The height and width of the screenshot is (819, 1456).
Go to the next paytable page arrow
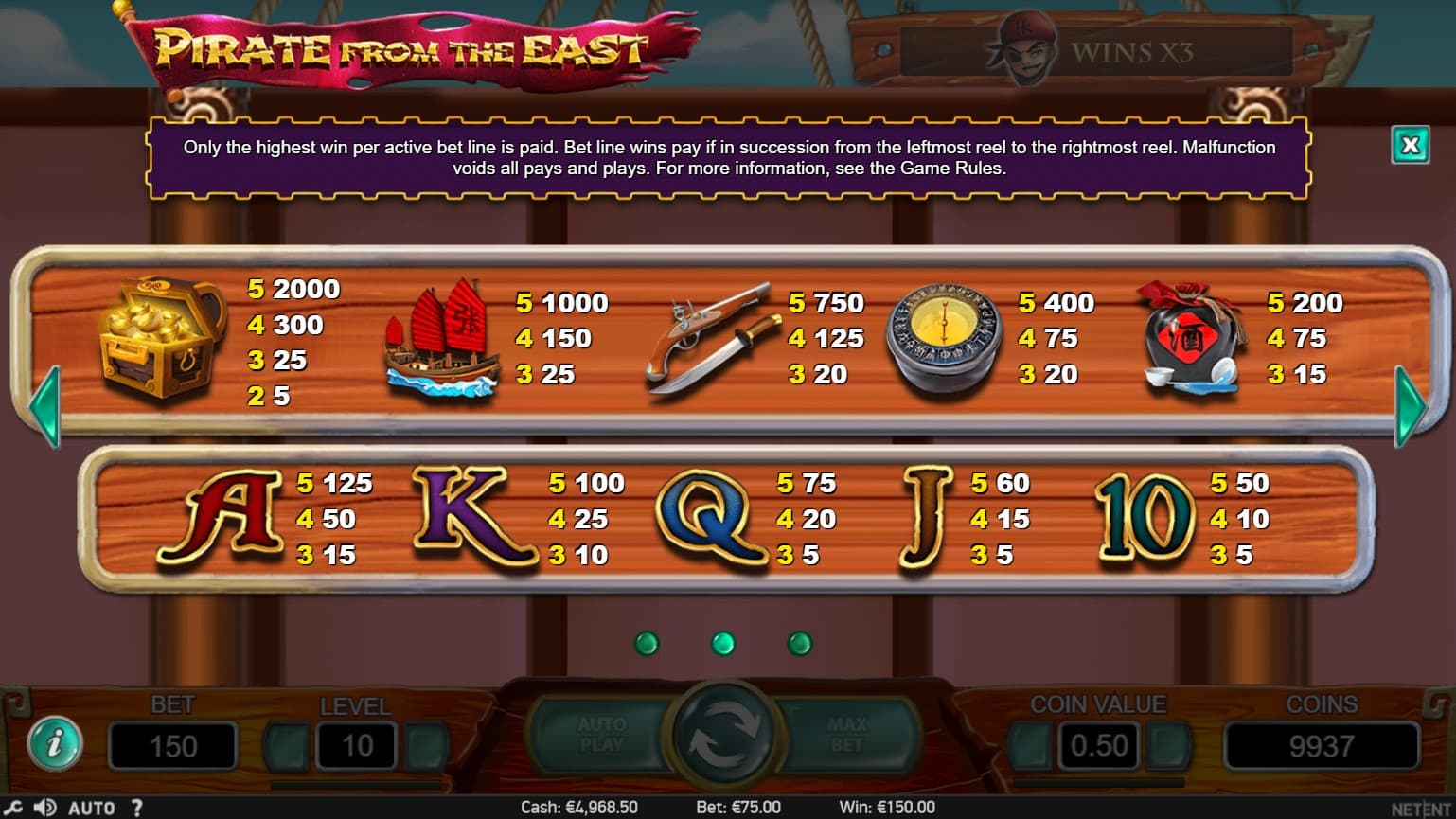(1410, 406)
